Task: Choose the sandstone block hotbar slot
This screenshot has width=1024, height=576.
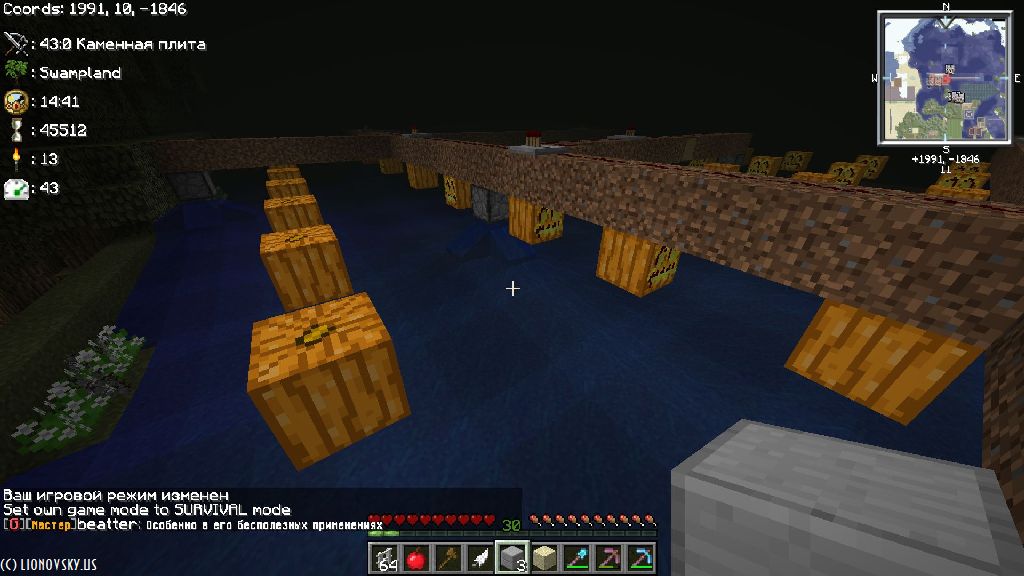Action: (x=544, y=557)
